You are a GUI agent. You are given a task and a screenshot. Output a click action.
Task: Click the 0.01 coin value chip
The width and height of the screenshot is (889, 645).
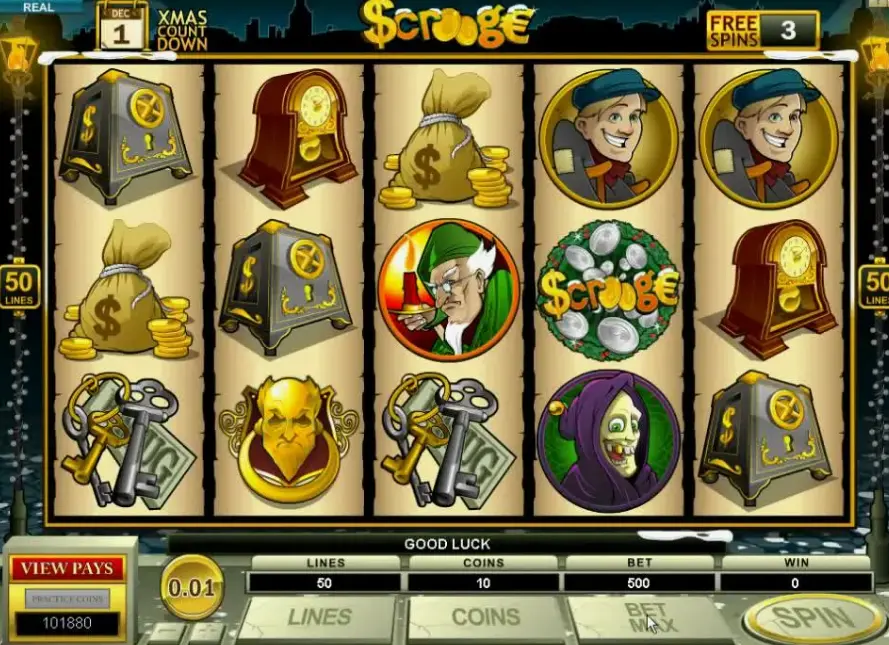pos(192,587)
